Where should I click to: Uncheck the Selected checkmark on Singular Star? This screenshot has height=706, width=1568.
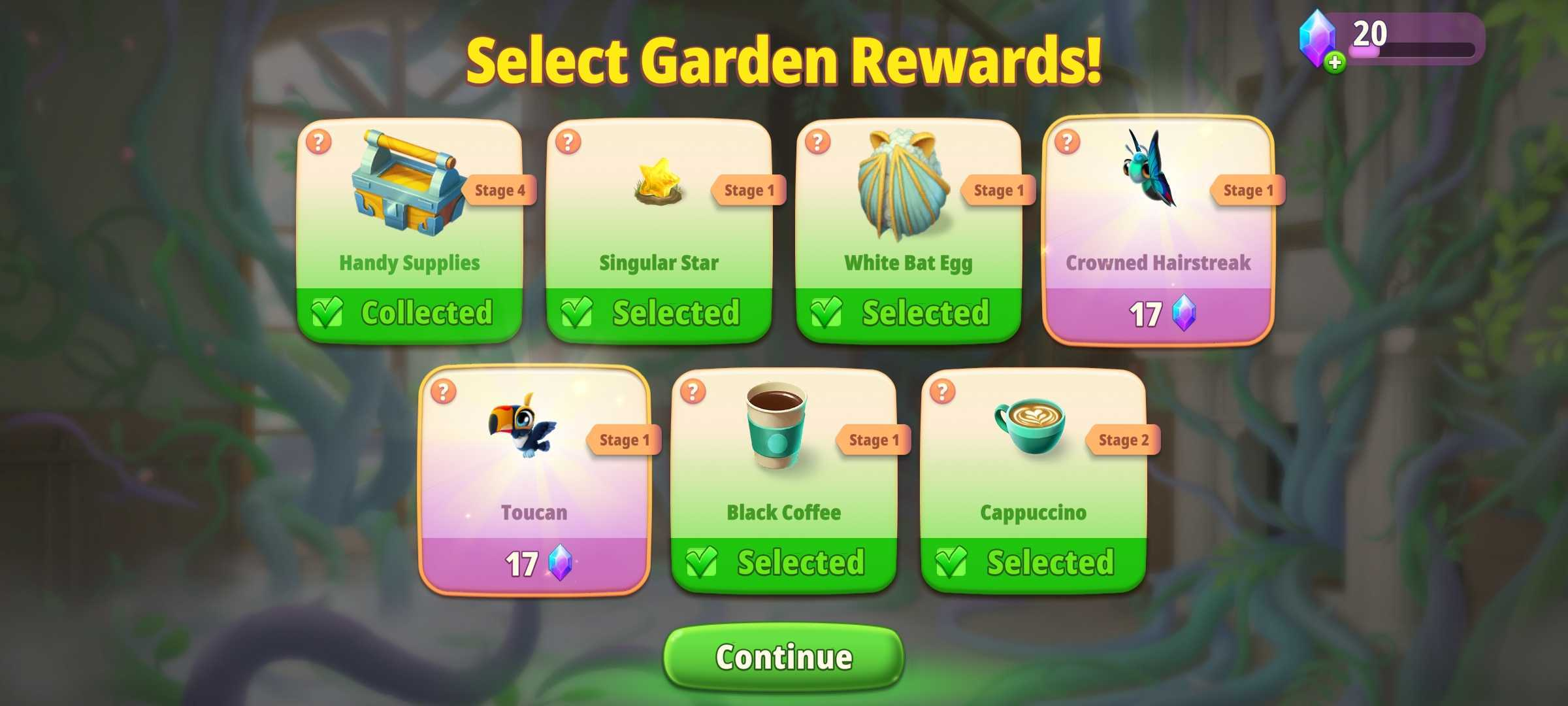pos(579,313)
